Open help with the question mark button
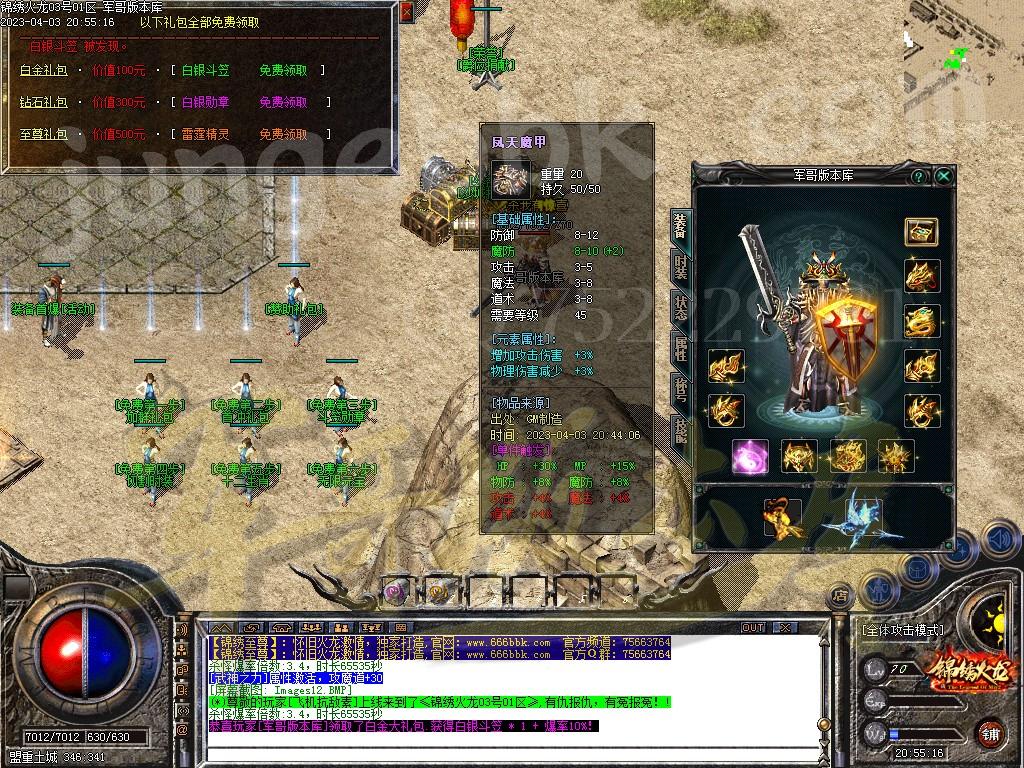The height and width of the screenshot is (768, 1024). [918, 176]
